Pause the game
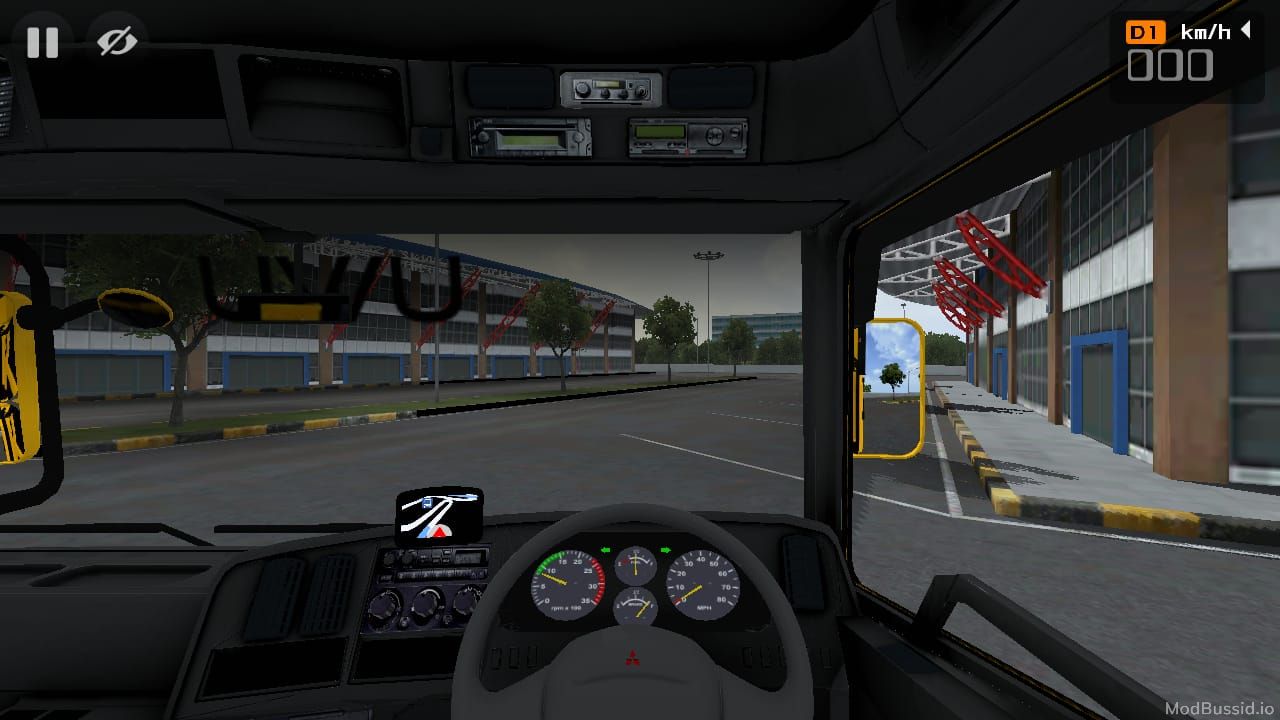 click(42, 42)
